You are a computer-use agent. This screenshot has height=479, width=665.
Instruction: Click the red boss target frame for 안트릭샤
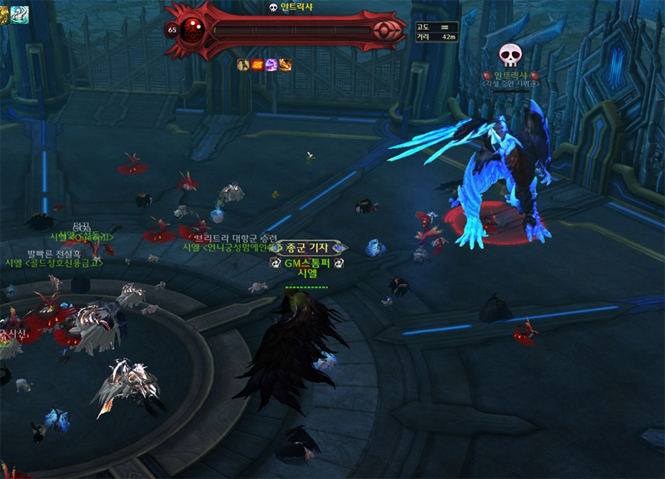(x=290, y=30)
